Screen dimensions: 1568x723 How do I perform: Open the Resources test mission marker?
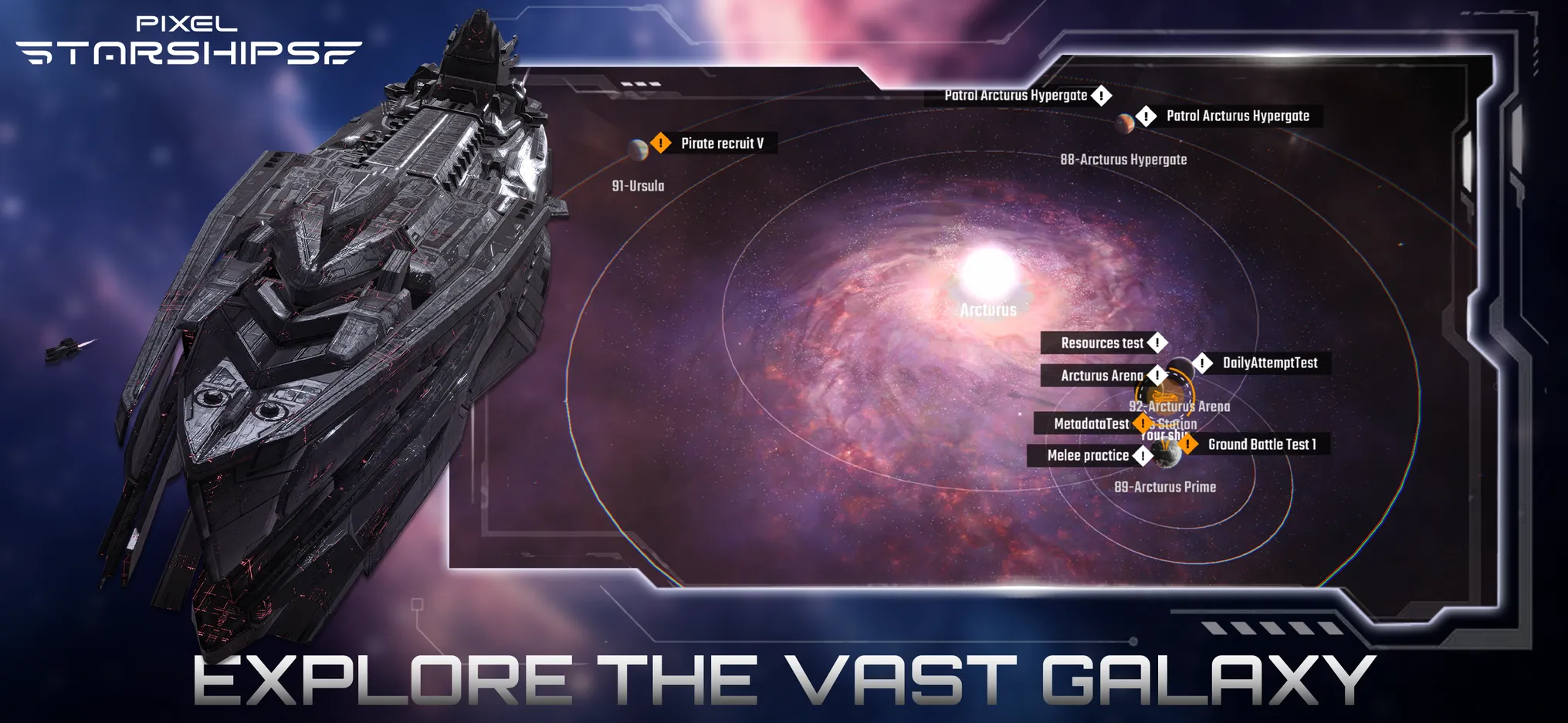[x=1157, y=343]
